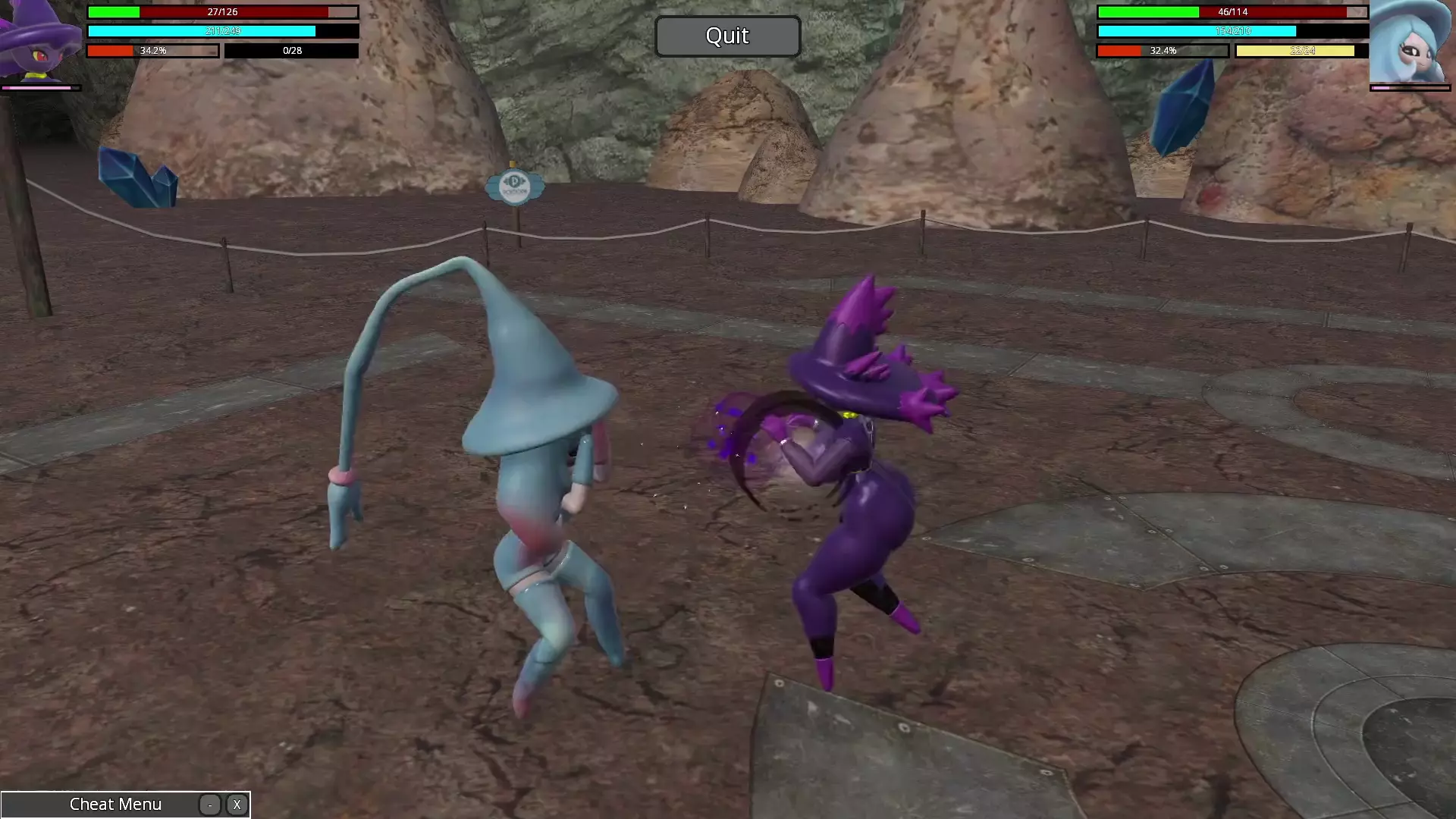Select the Cheat Menu title bar
The width and height of the screenshot is (1456, 819).
[x=115, y=805]
